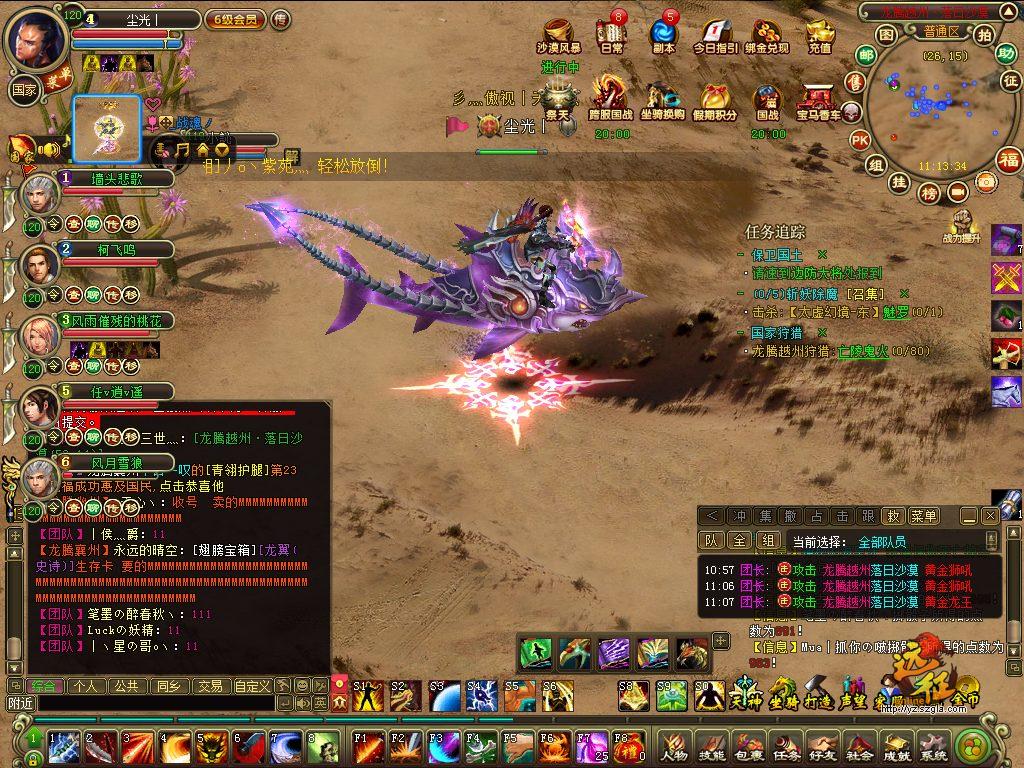1024x768 pixels.
Task: Open the 福 welfare button by minimap
Action: [x=1010, y=160]
